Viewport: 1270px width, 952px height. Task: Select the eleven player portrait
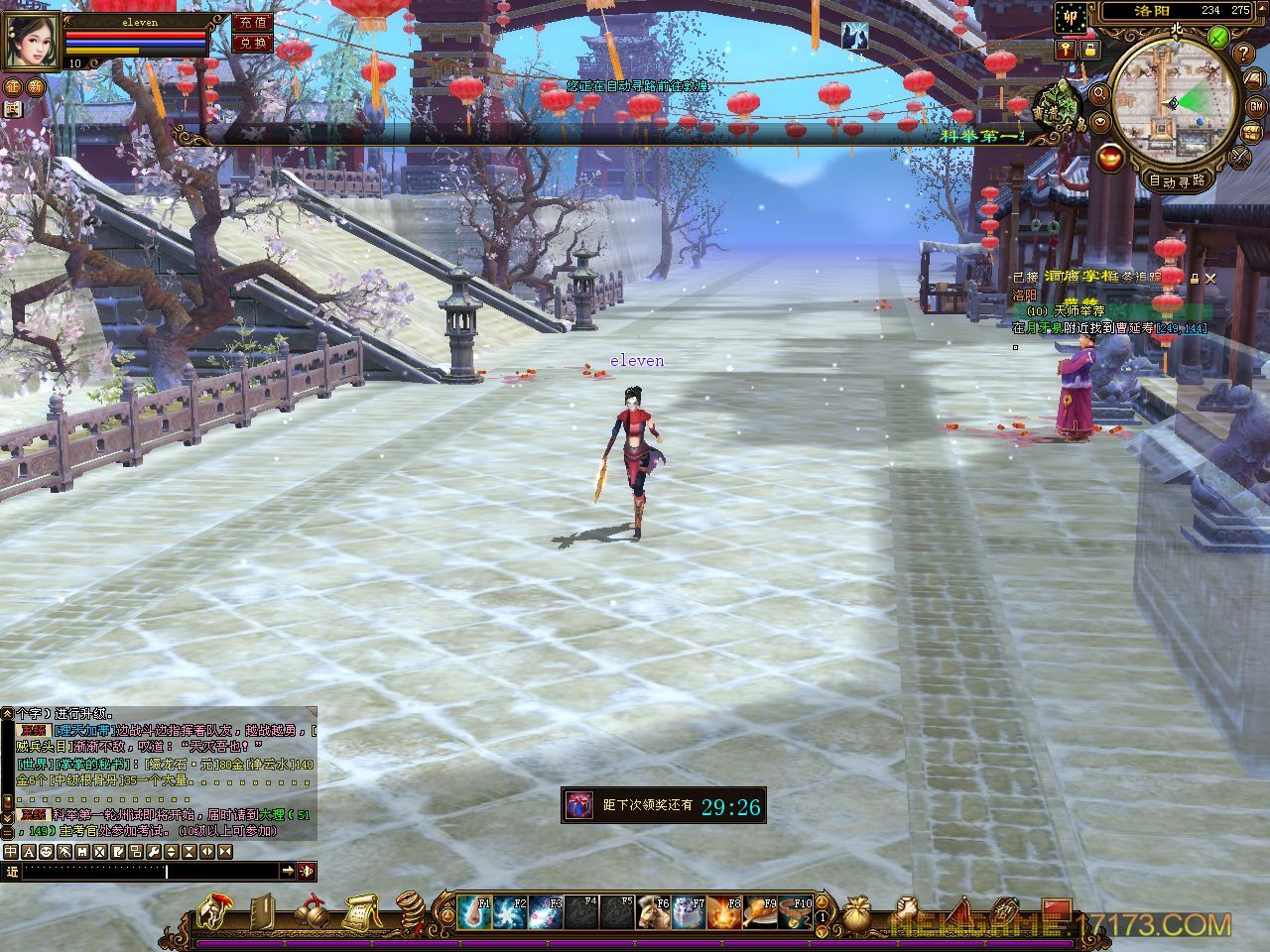(32, 42)
